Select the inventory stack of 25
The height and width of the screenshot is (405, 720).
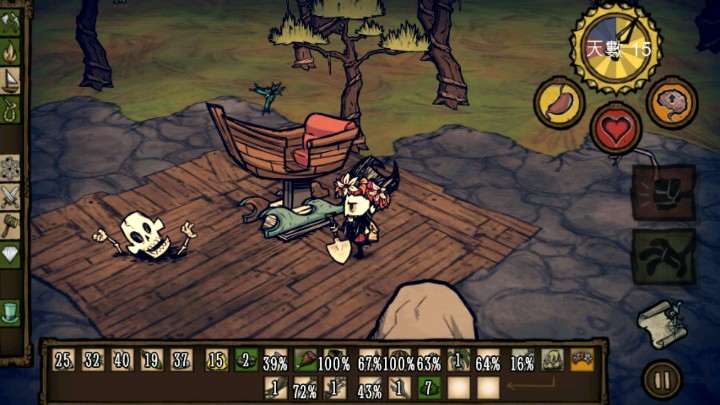pos(64,360)
